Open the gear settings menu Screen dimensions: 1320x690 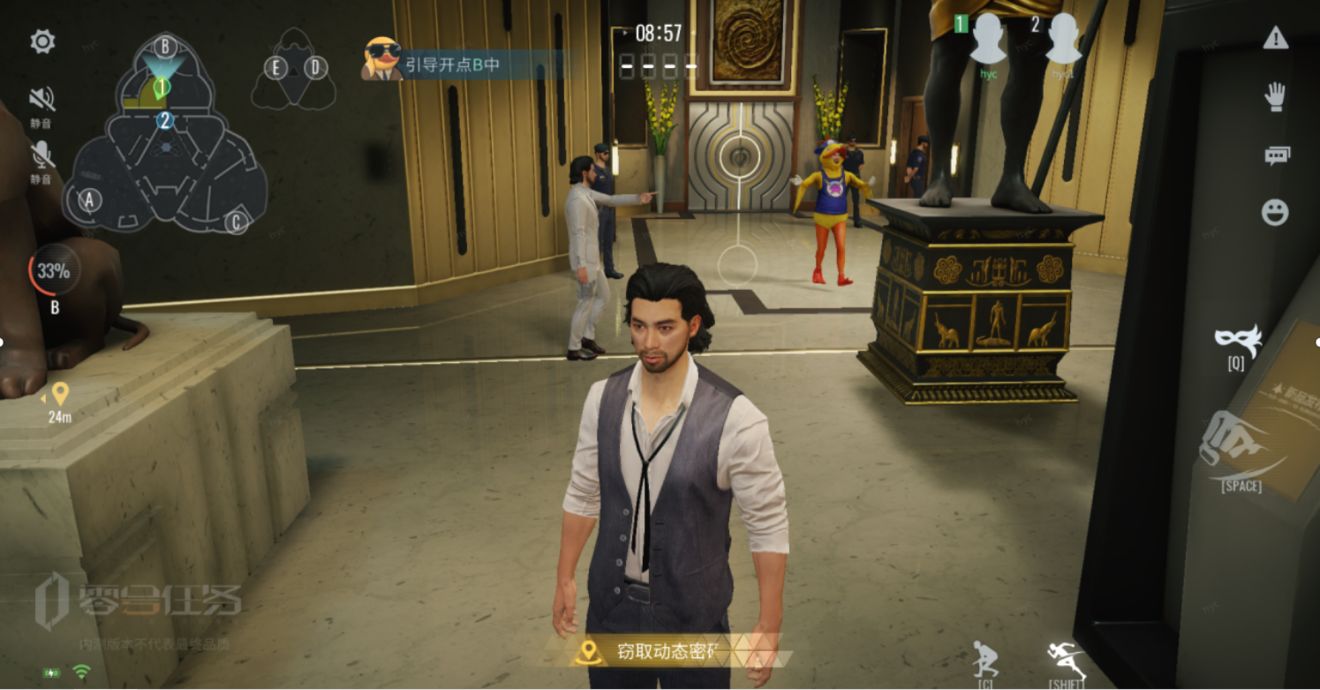[x=42, y=41]
